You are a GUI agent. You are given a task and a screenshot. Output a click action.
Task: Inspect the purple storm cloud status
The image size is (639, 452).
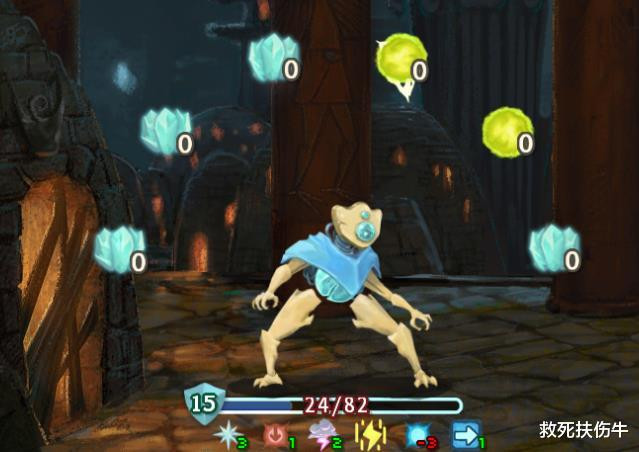coord(322,435)
